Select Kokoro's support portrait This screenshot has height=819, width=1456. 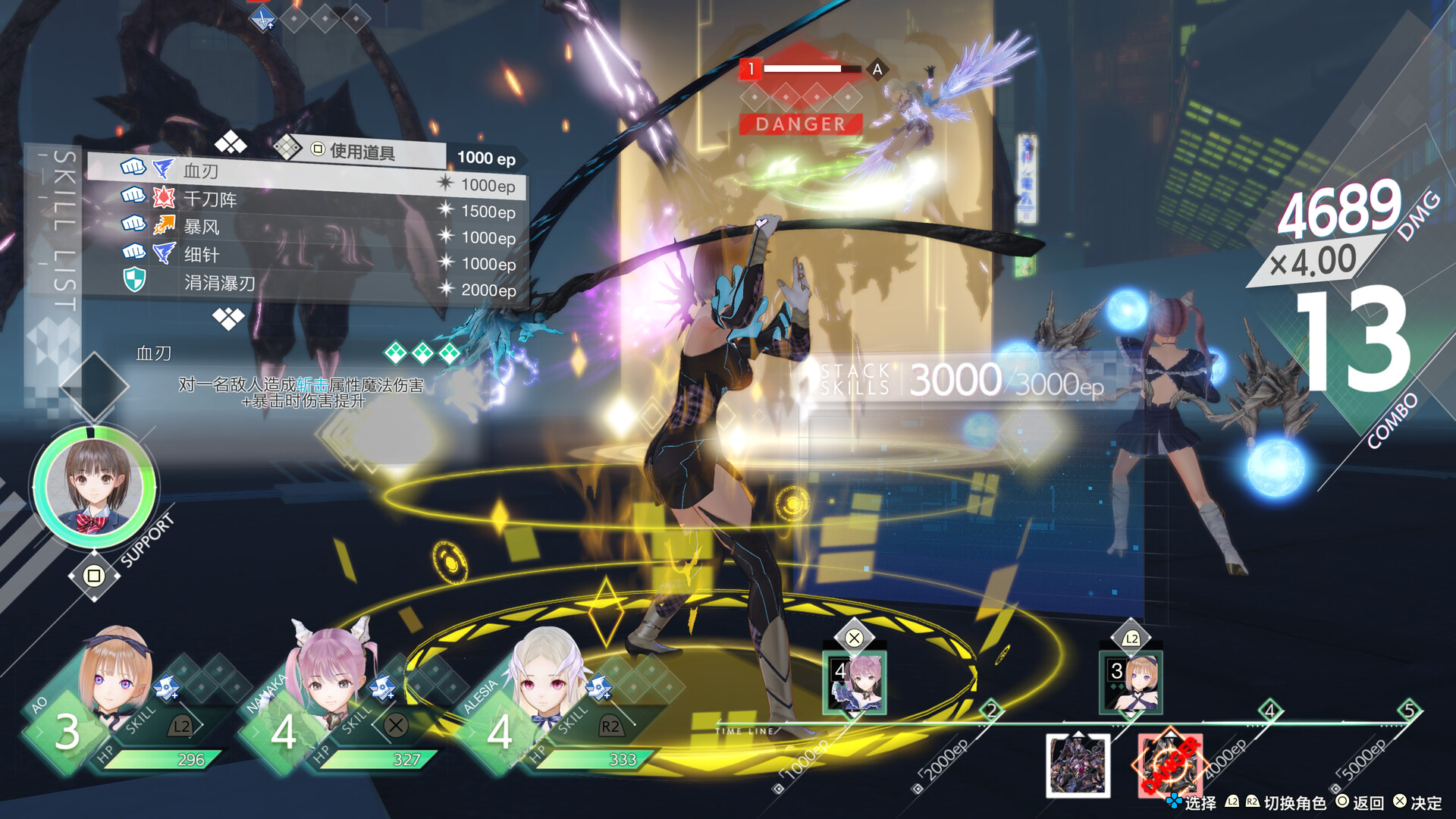click(x=94, y=486)
